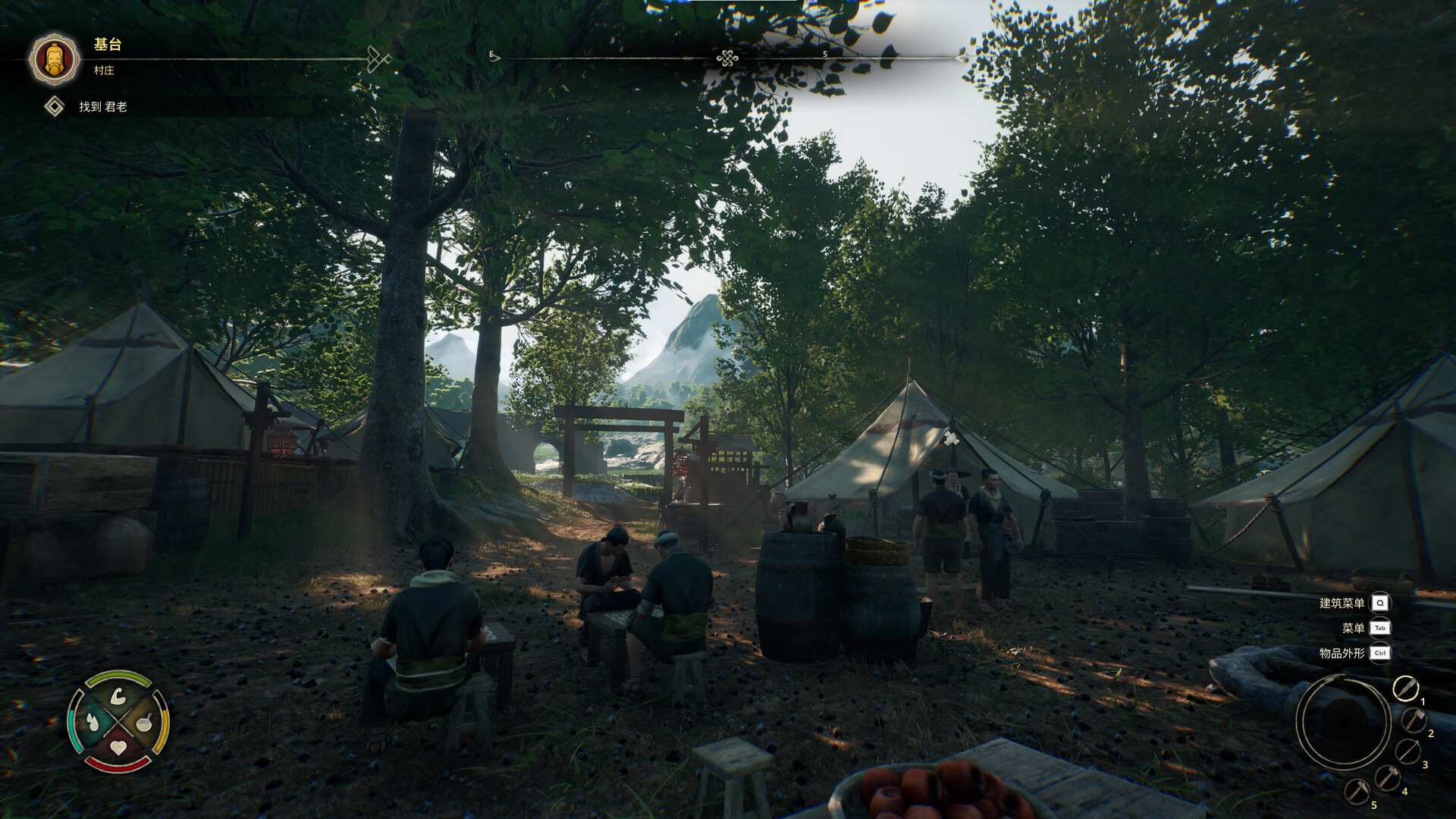Click the heart health icon
The height and width of the screenshot is (819, 1456).
tap(118, 747)
